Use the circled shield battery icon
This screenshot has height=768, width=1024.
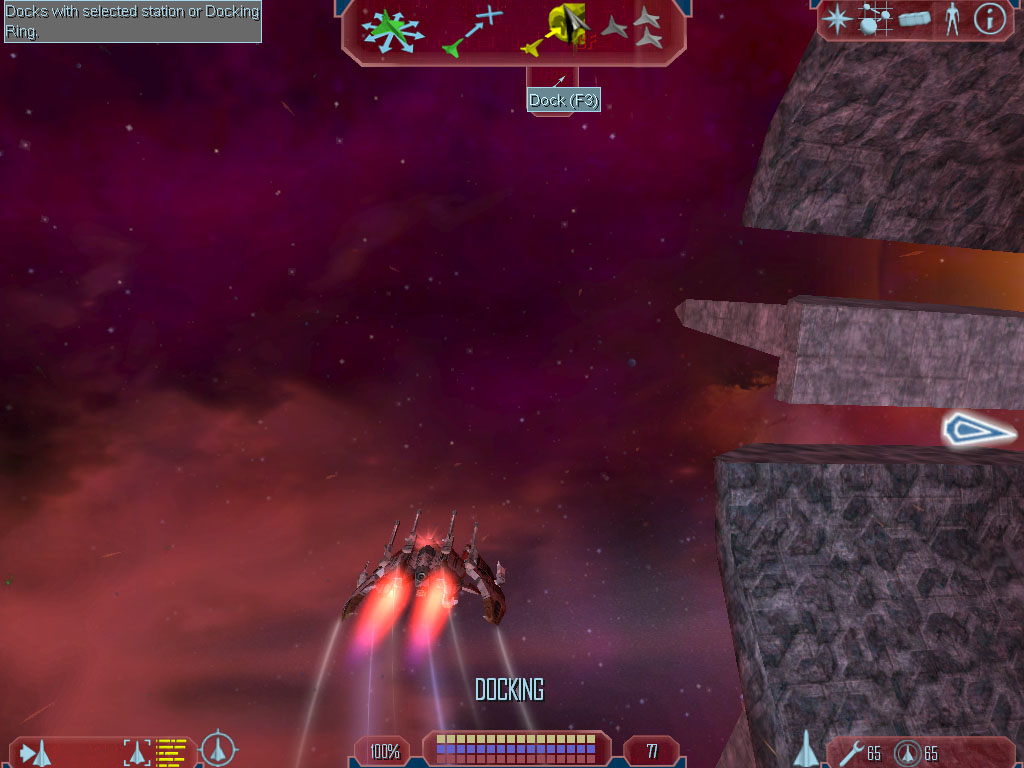(908, 752)
